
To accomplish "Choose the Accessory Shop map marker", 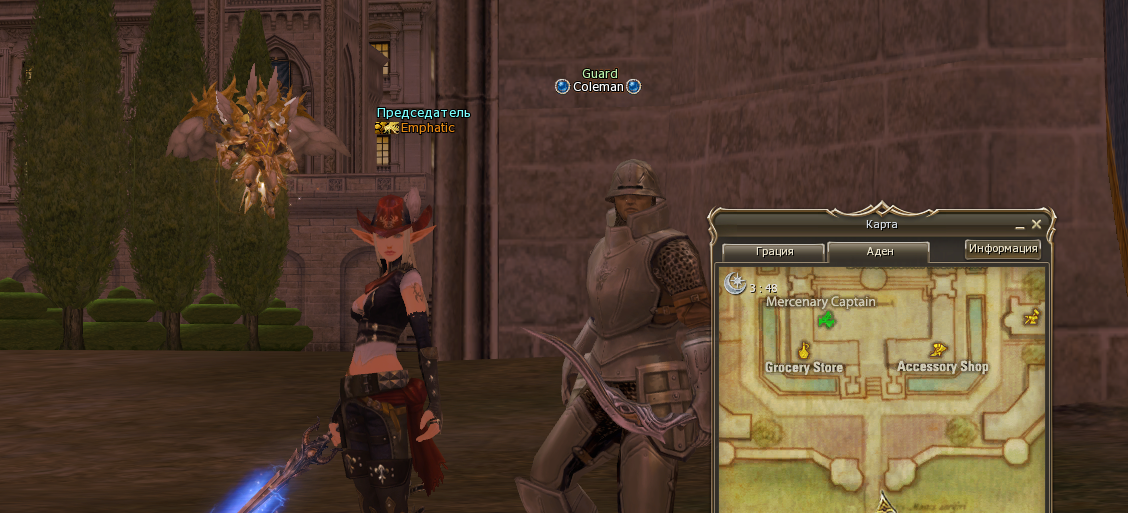I will pos(938,350).
